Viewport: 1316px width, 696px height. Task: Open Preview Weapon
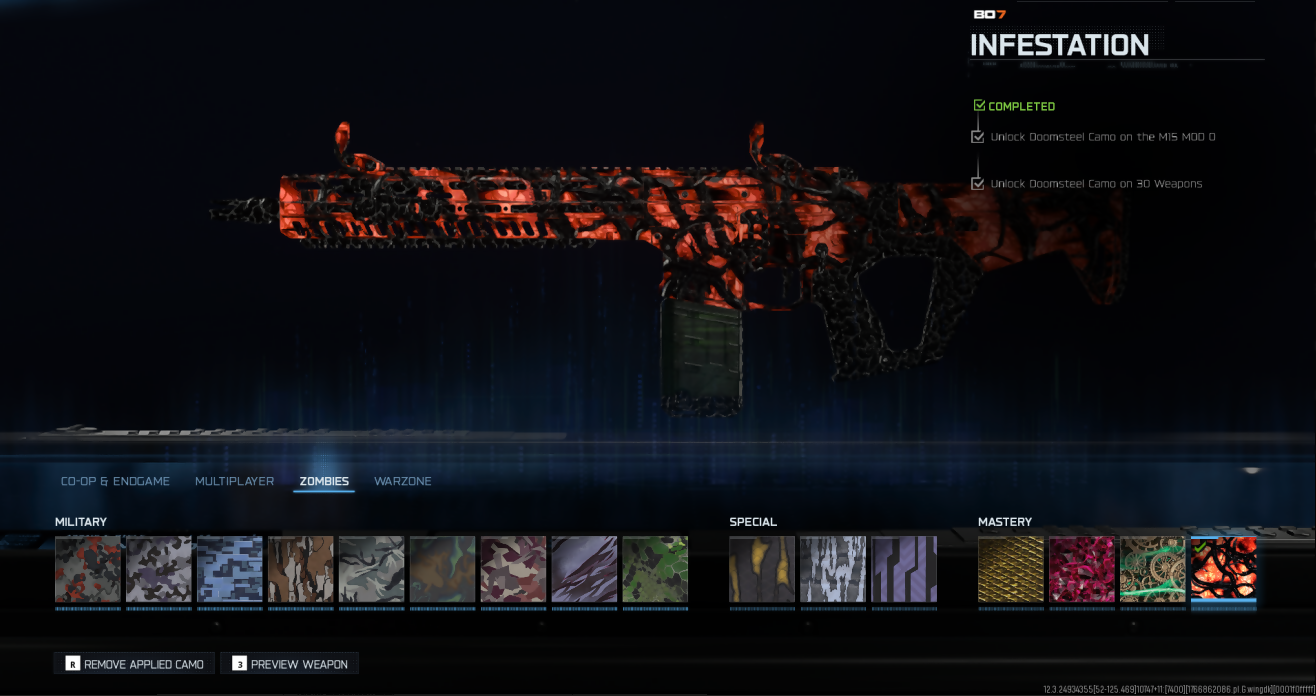289,664
